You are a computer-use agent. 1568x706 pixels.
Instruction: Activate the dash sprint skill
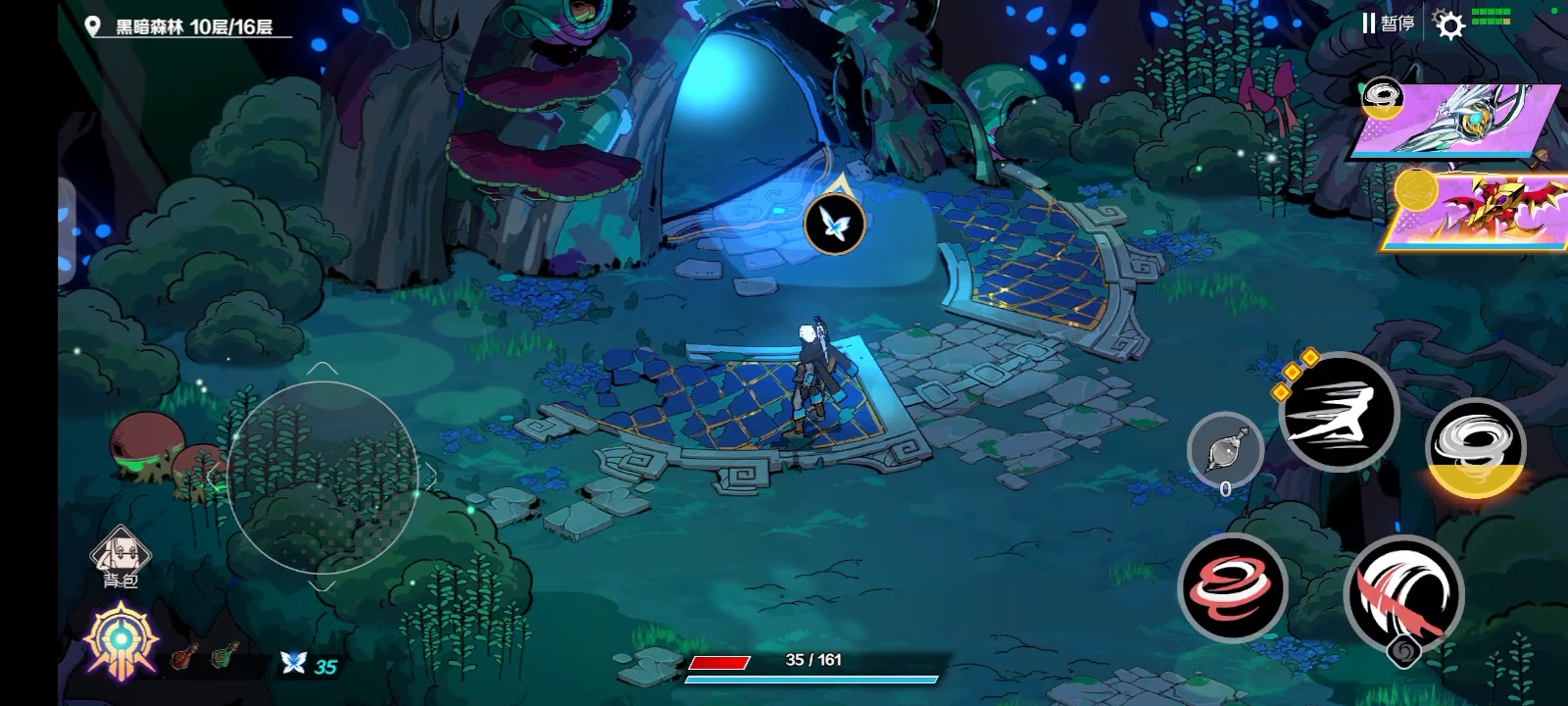[1339, 411]
